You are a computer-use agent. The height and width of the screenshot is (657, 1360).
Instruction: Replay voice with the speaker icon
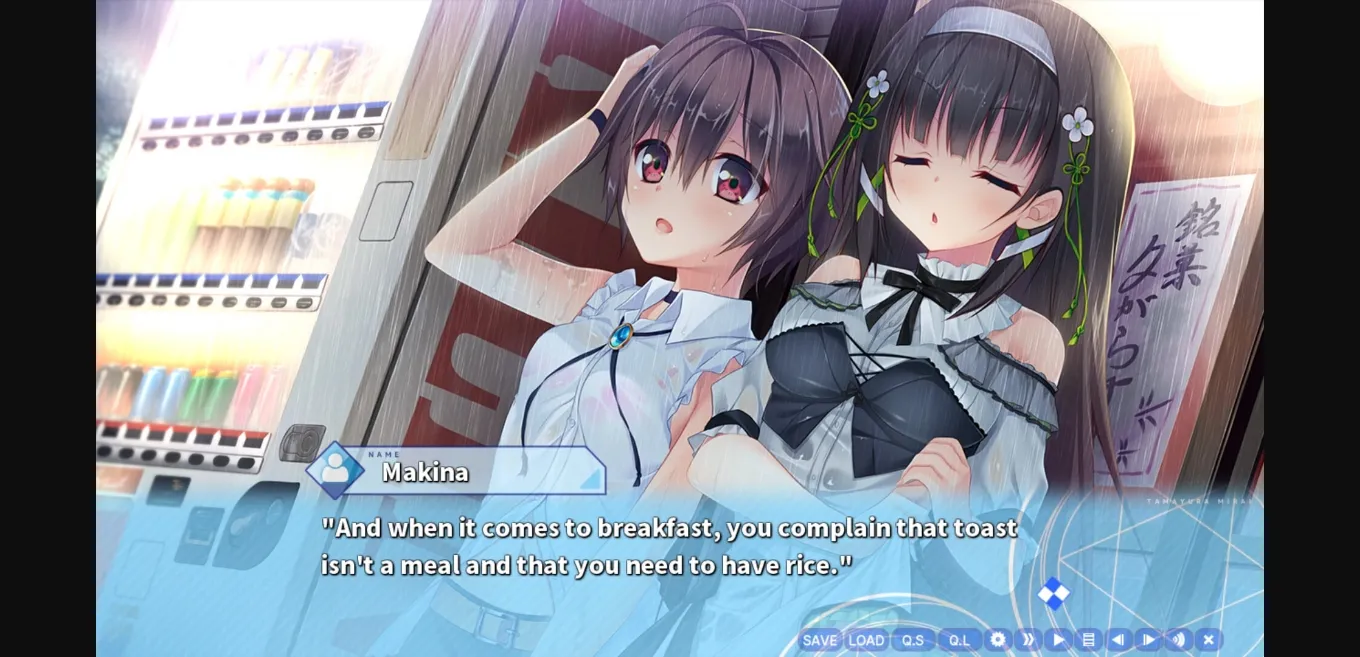click(x=1178, y=640)
